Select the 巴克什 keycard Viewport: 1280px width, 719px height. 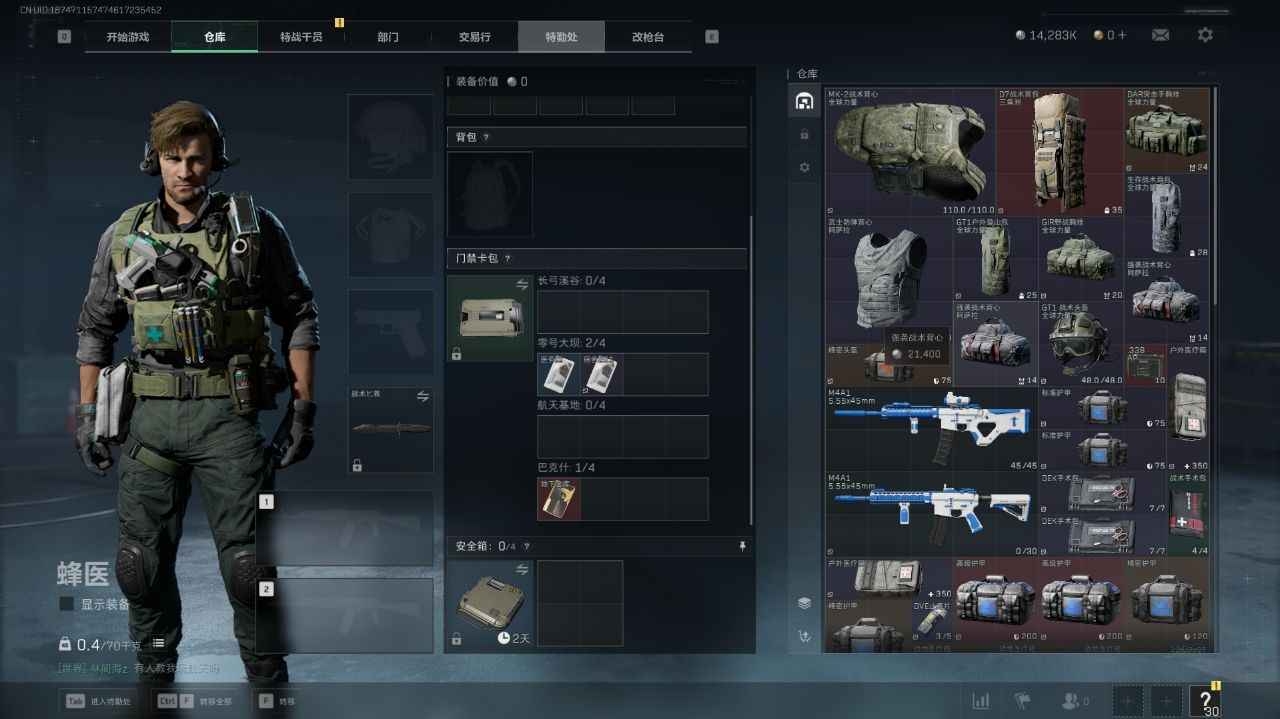(x=559, y=499)
